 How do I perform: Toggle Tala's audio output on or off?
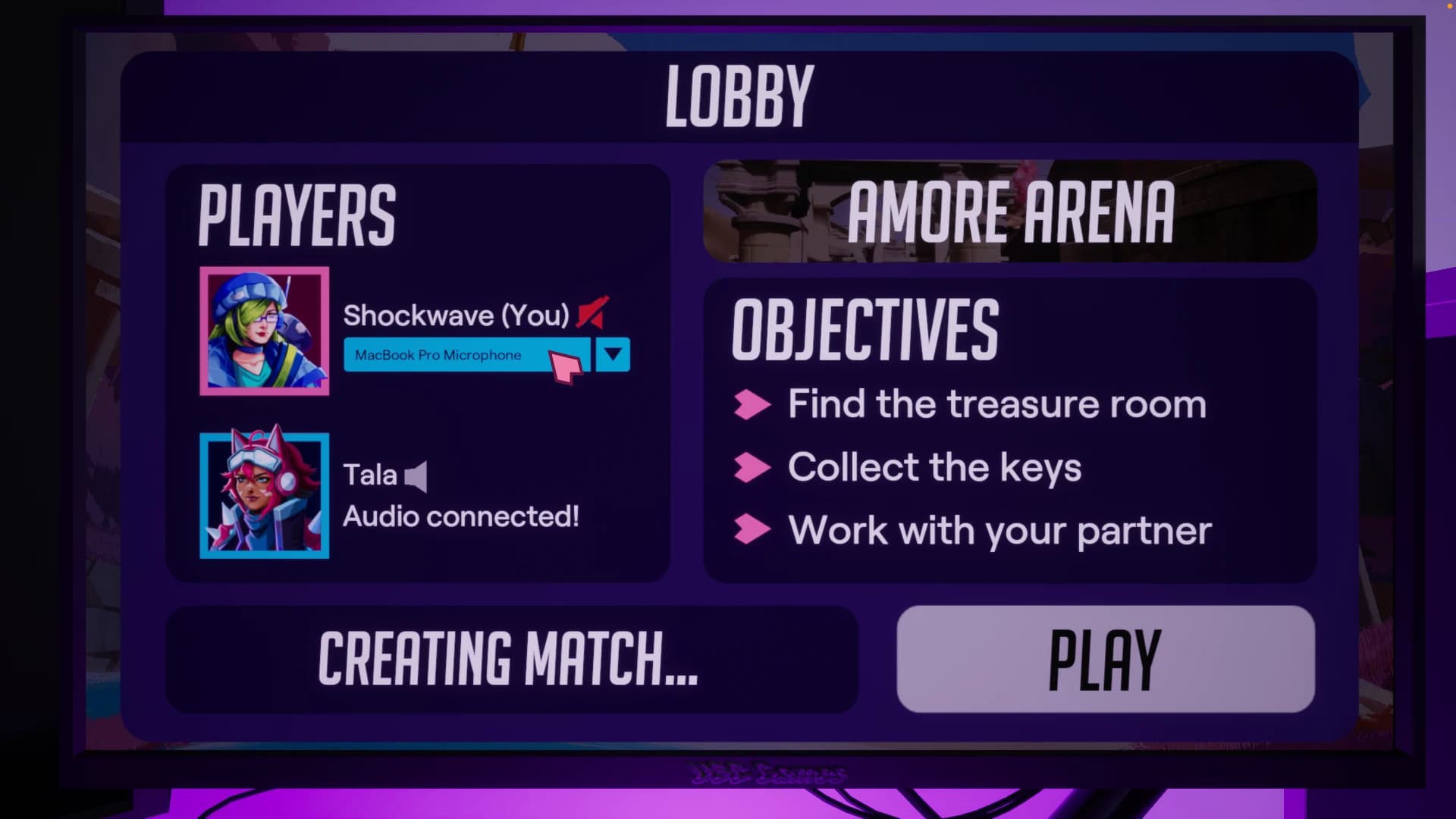(x=416, y=475)
